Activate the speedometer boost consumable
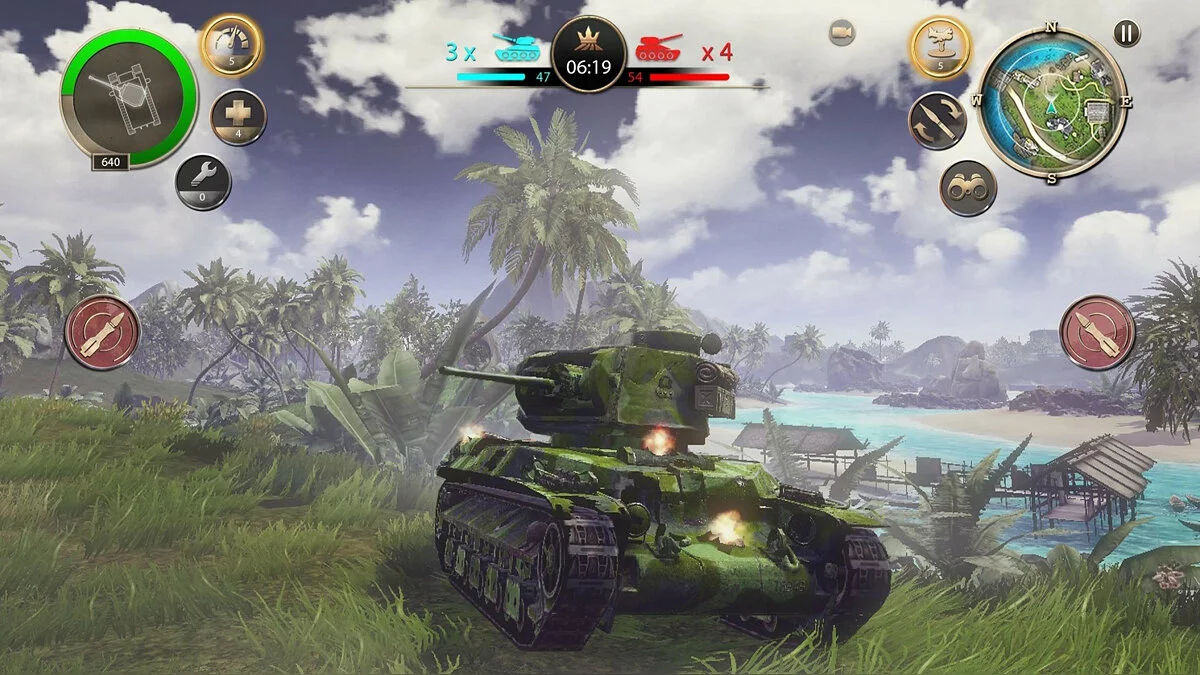The image size is (1200, 675). [231, 44]
